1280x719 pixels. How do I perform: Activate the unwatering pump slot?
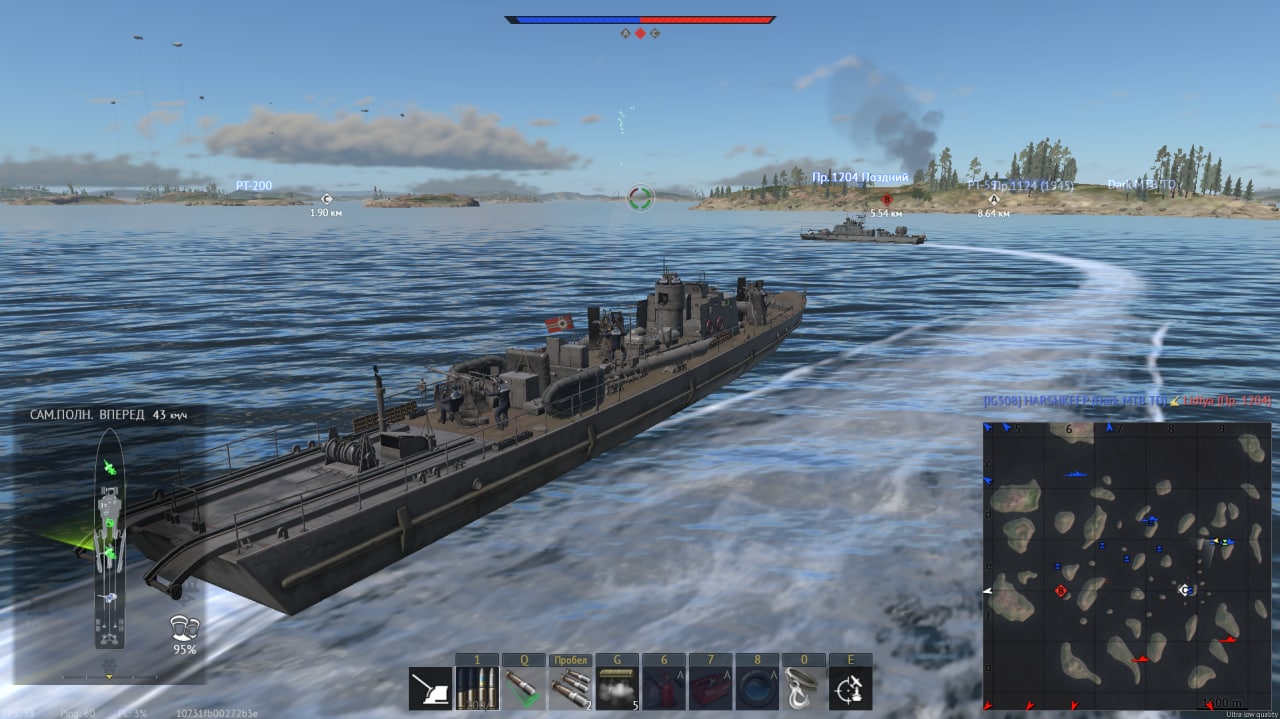(x=757, y=688)
